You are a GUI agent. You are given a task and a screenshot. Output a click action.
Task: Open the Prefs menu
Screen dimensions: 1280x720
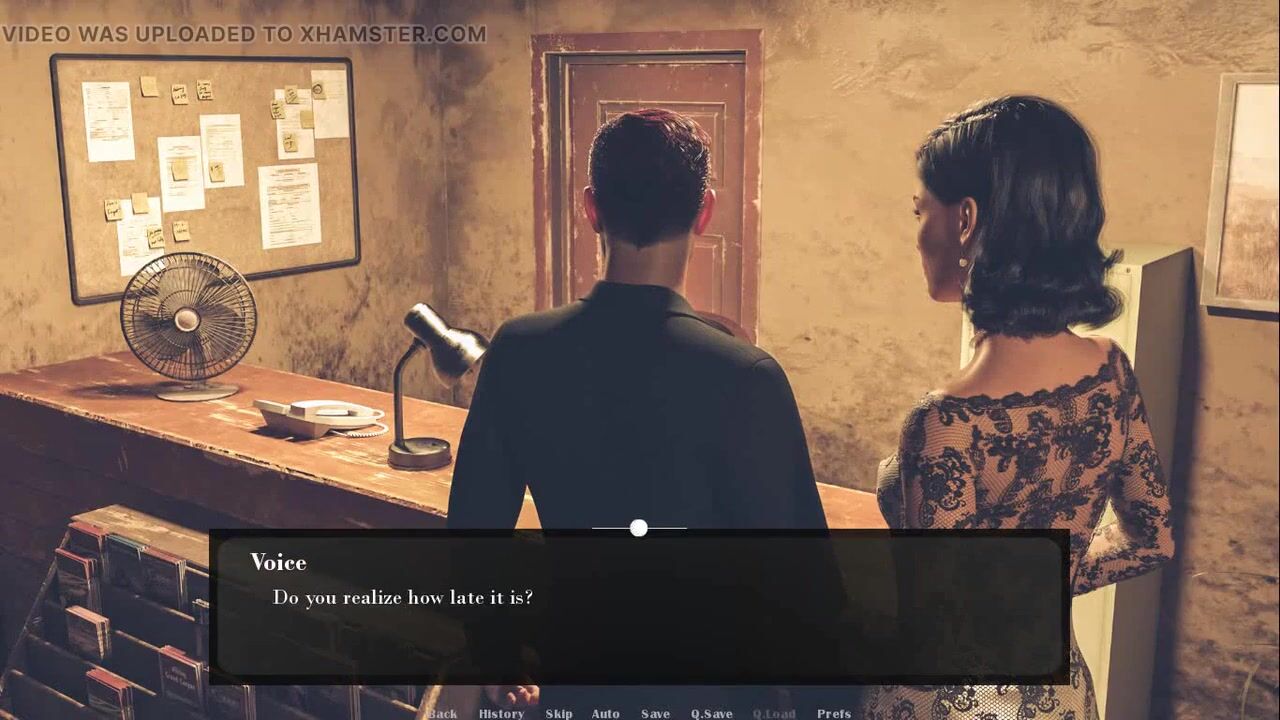coord(834,713)
